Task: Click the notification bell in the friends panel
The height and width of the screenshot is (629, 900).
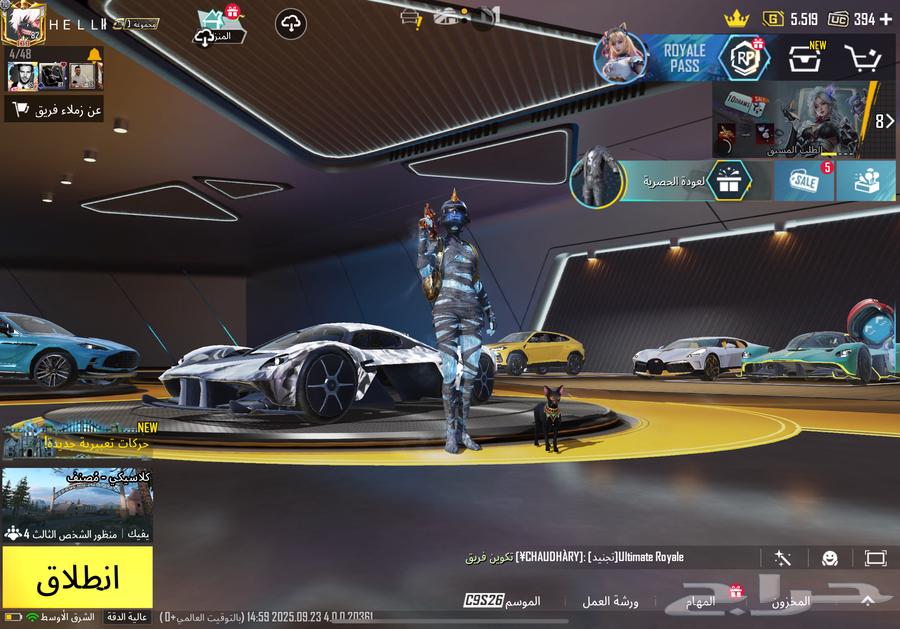Action: click(94, 54)
